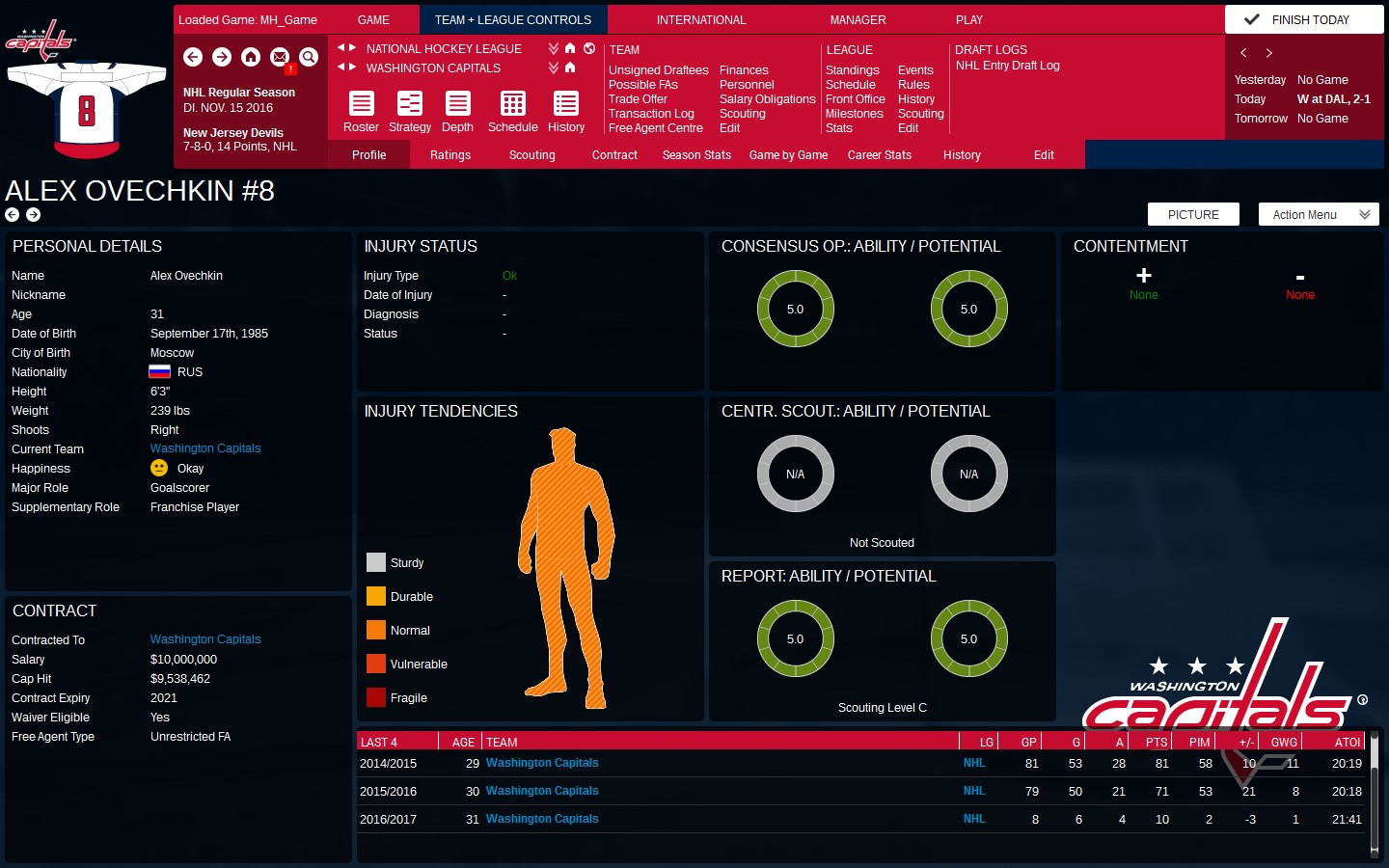Open the NHL Entry Draft Log link
The height and width of the screenshot is (868, 1389).
(x=1007, y=66)
